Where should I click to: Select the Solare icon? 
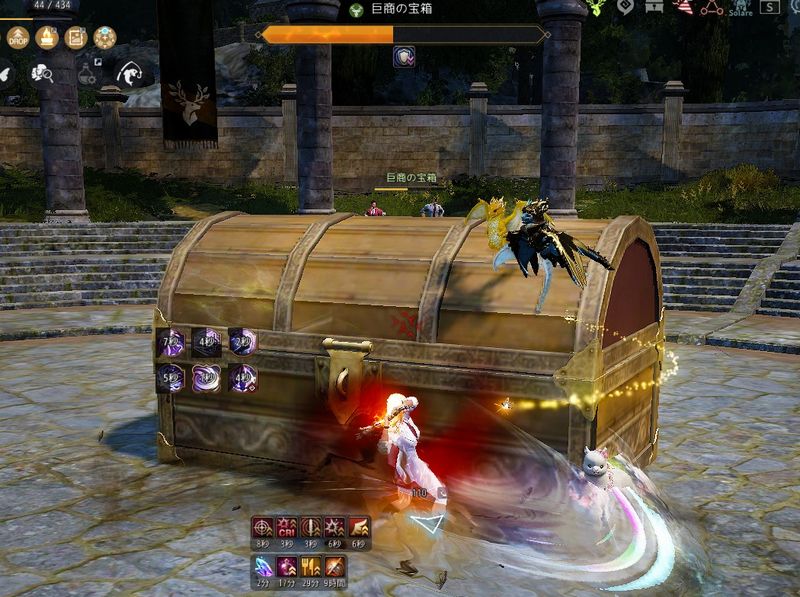741,8
